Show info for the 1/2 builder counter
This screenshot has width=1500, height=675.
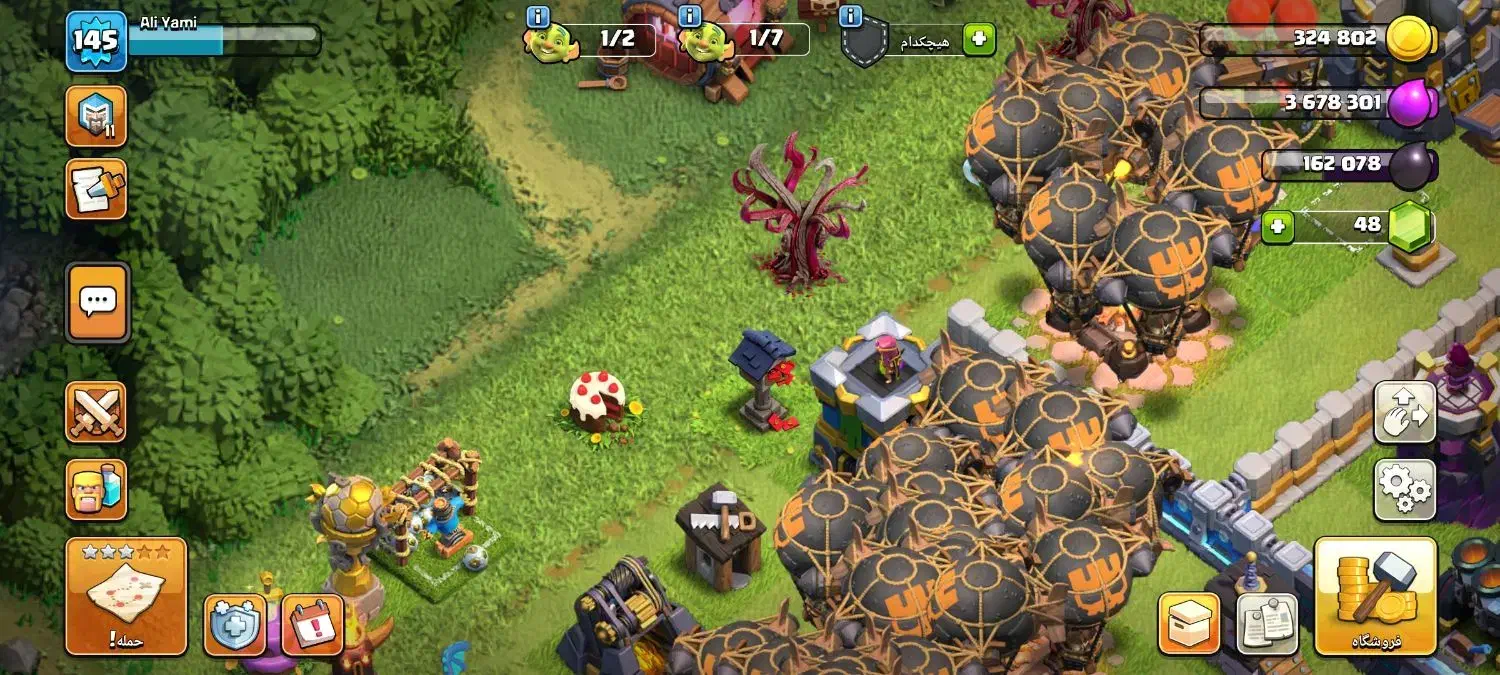(538, 16)
